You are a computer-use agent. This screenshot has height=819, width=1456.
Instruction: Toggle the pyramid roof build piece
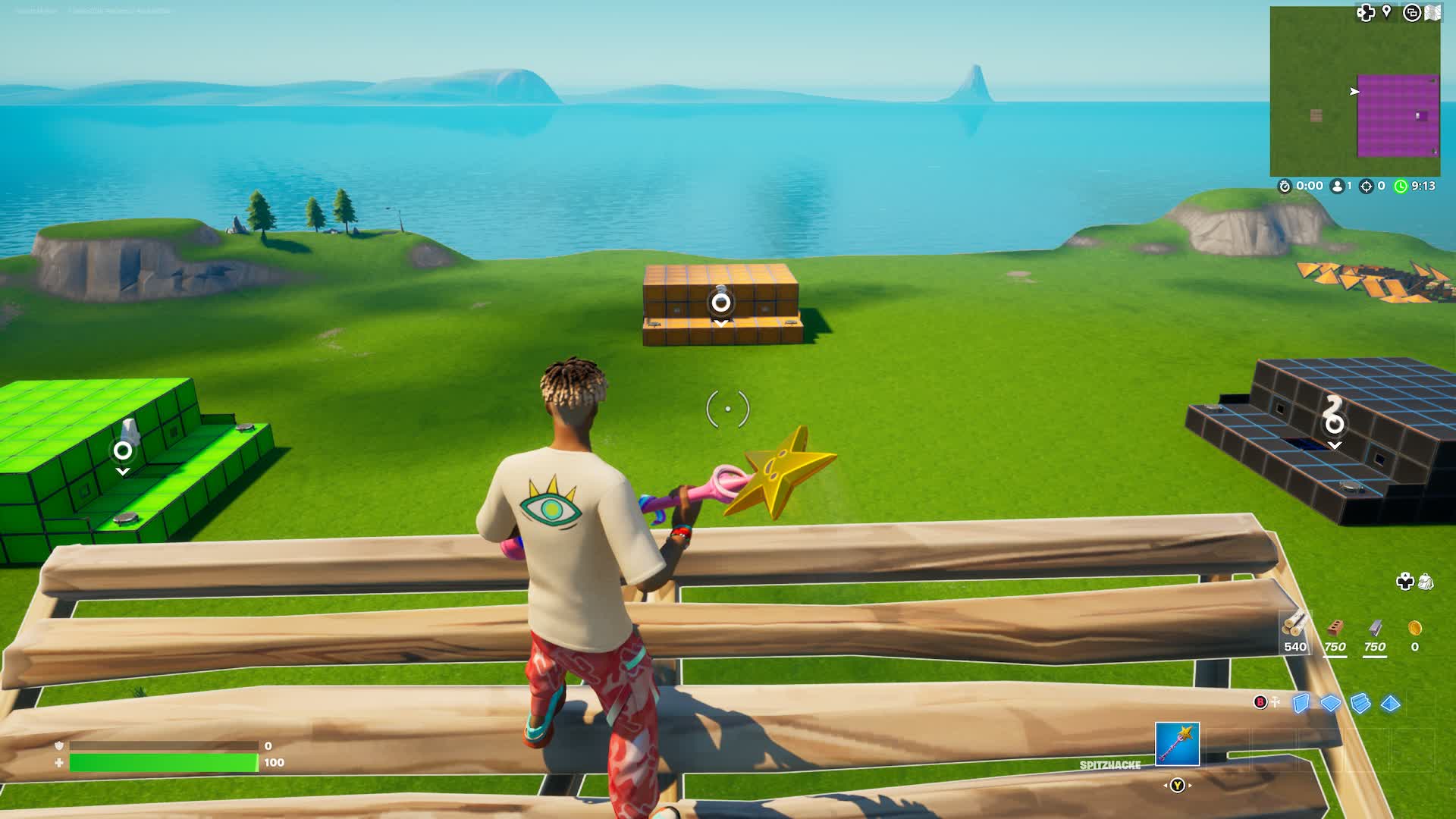[x=1390, y=703]
